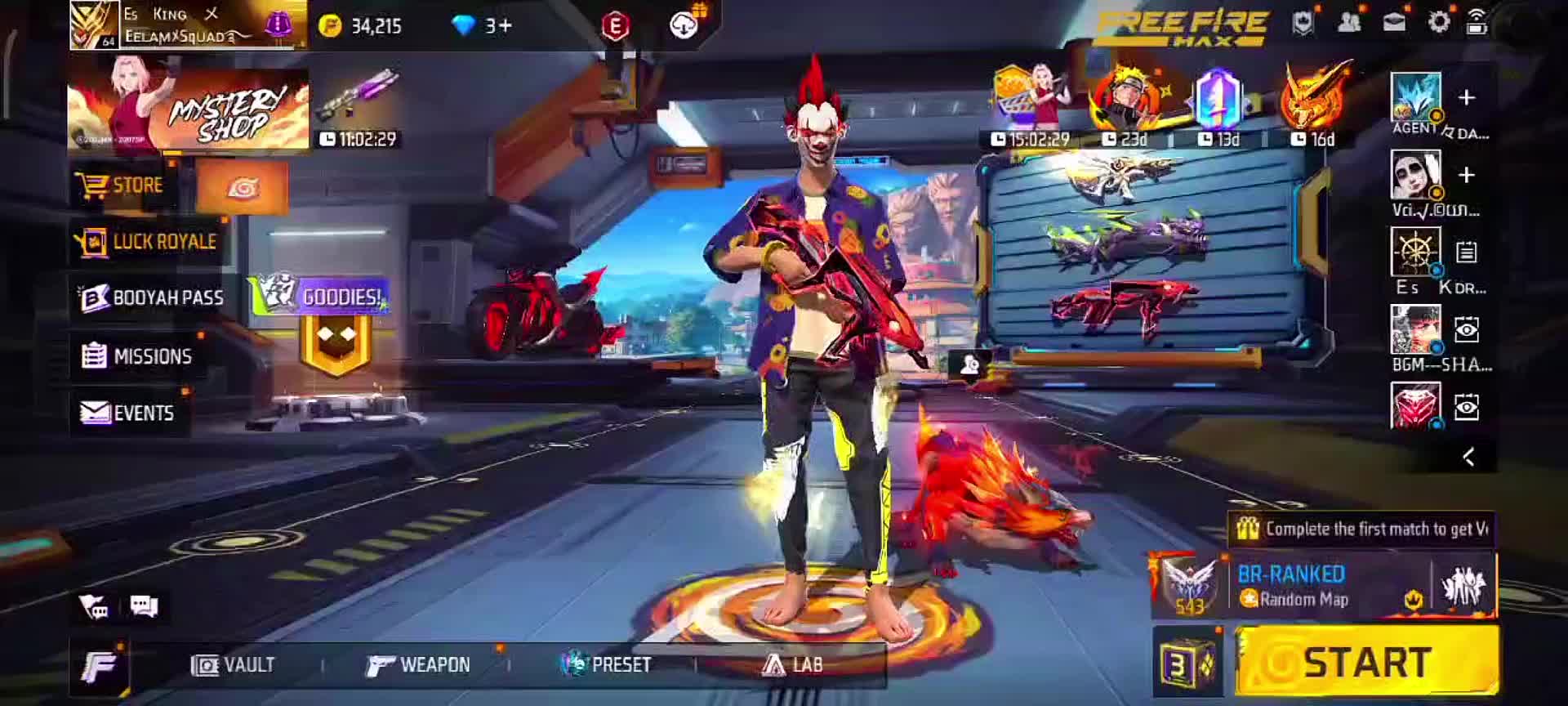
Task: Open the player profile banner
Action: (186, 25)
